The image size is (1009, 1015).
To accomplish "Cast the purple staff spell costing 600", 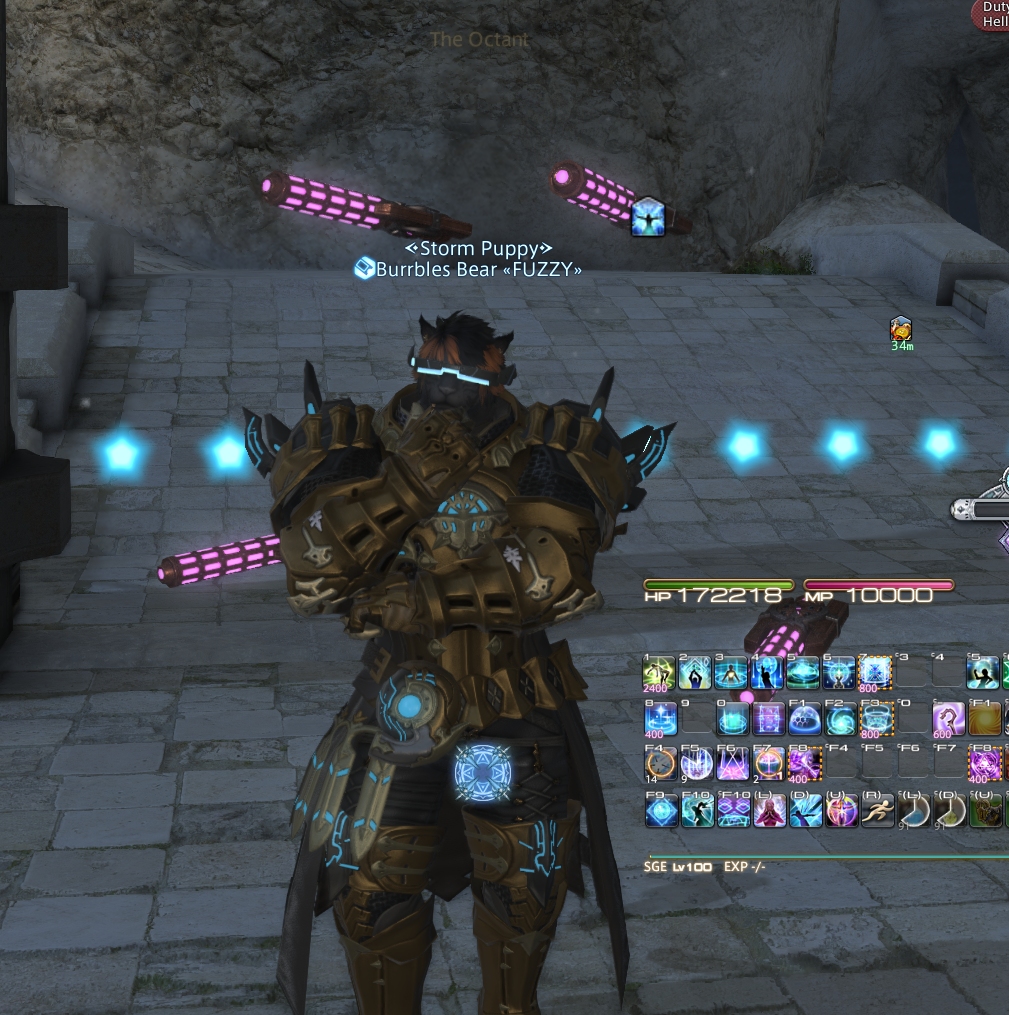I will click(x=947, y=718).
